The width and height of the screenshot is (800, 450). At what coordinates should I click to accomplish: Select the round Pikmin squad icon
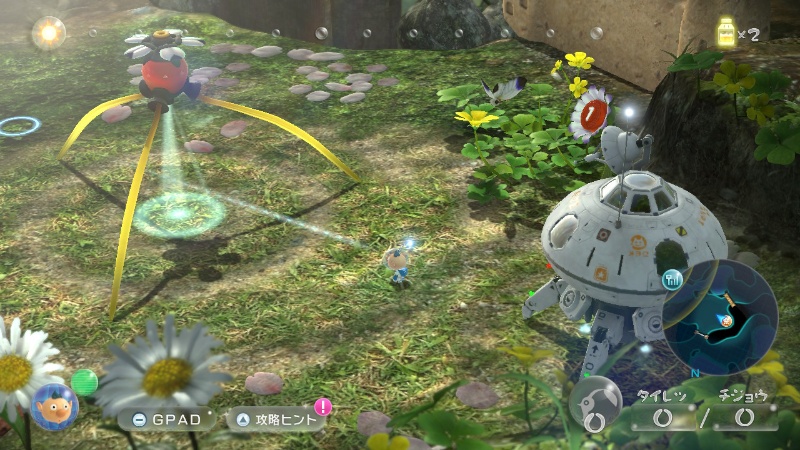click(595, 402)
